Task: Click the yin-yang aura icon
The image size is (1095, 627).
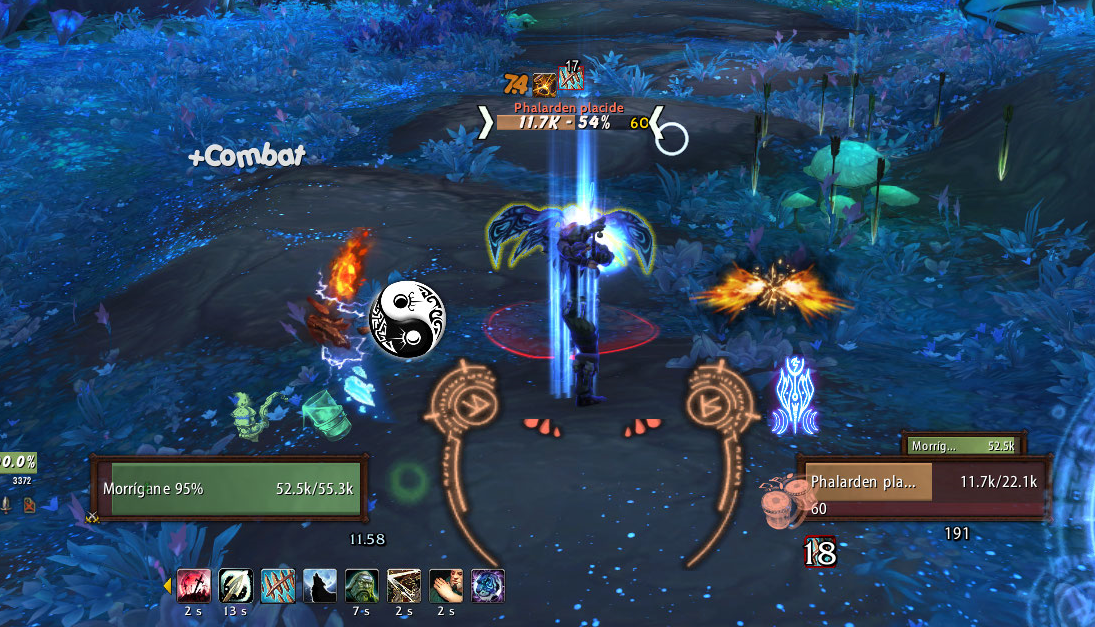Action: point(409,319)
